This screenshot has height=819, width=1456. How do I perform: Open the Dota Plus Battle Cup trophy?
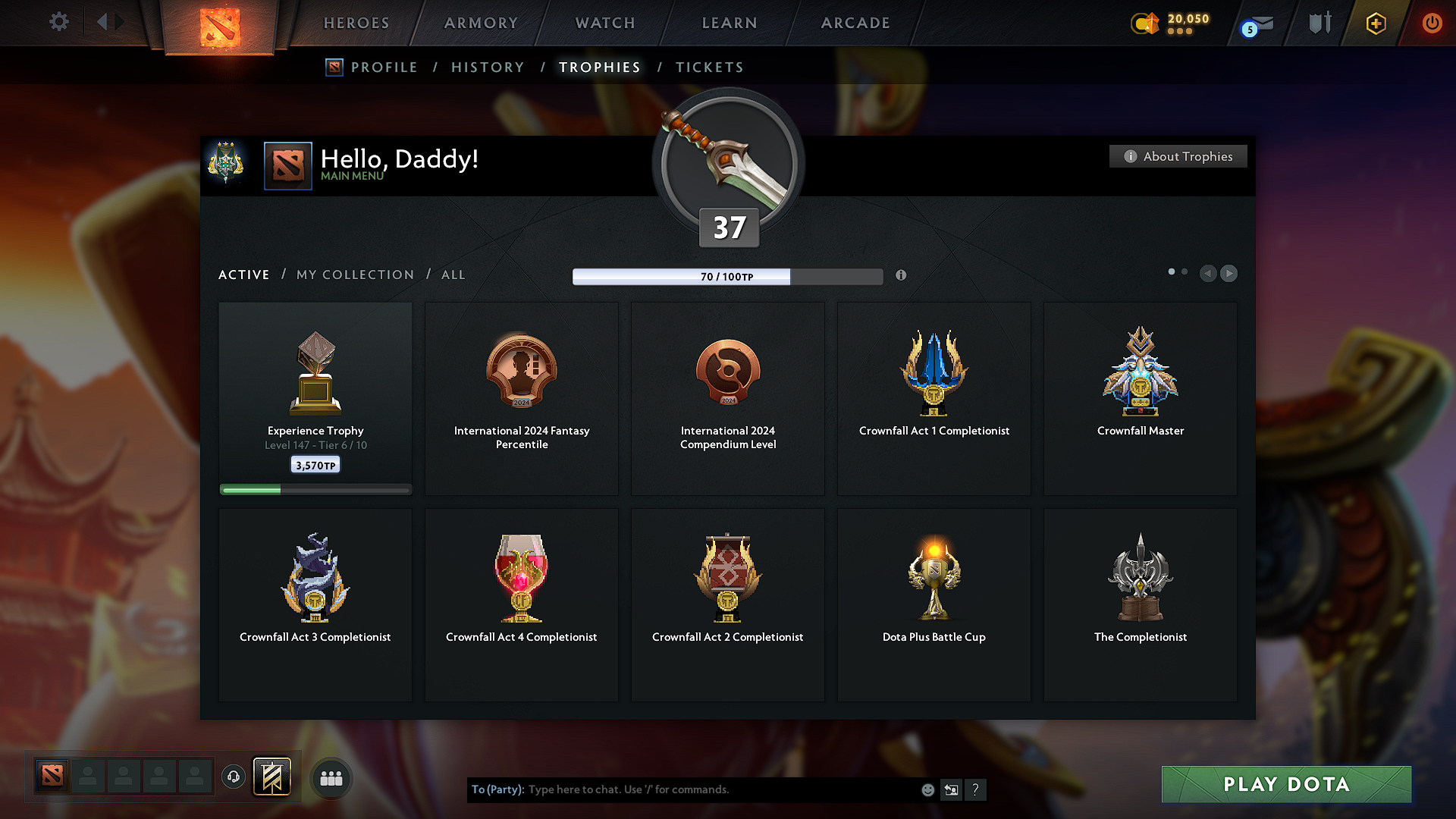[x=934, y=604]
